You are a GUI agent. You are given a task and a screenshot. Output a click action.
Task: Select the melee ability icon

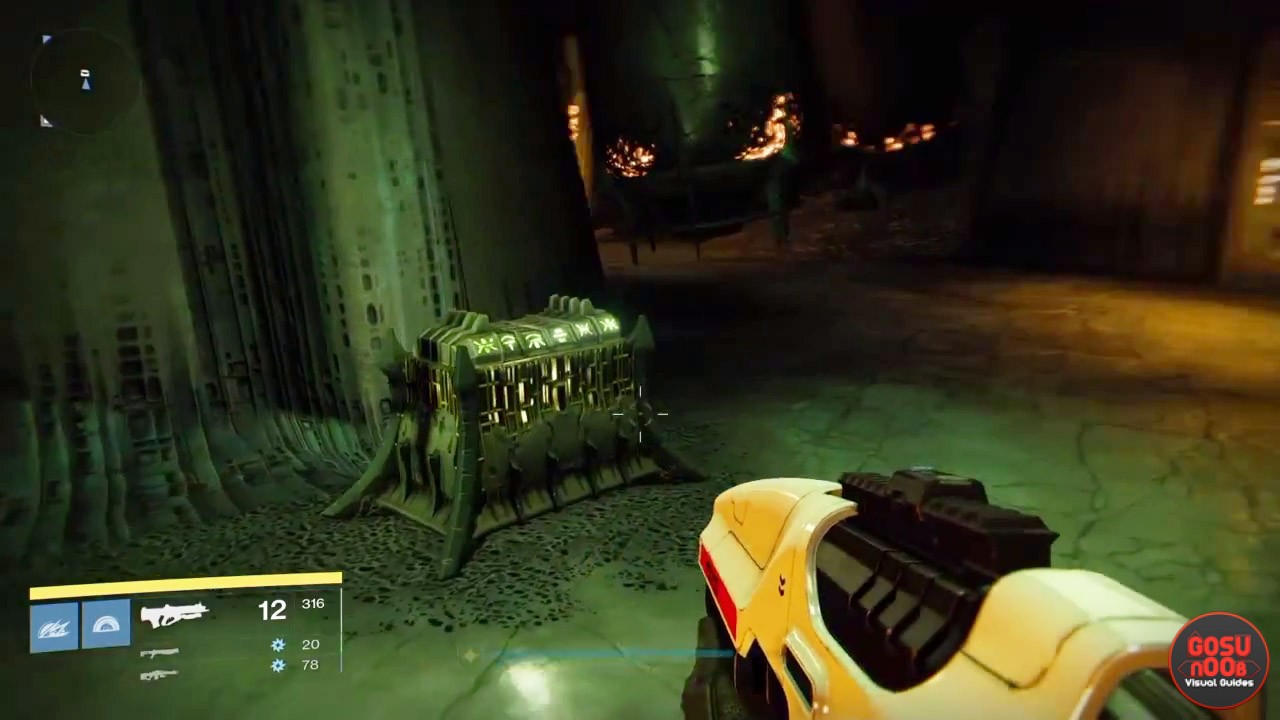pyautogui.click(x=106, y=625)
